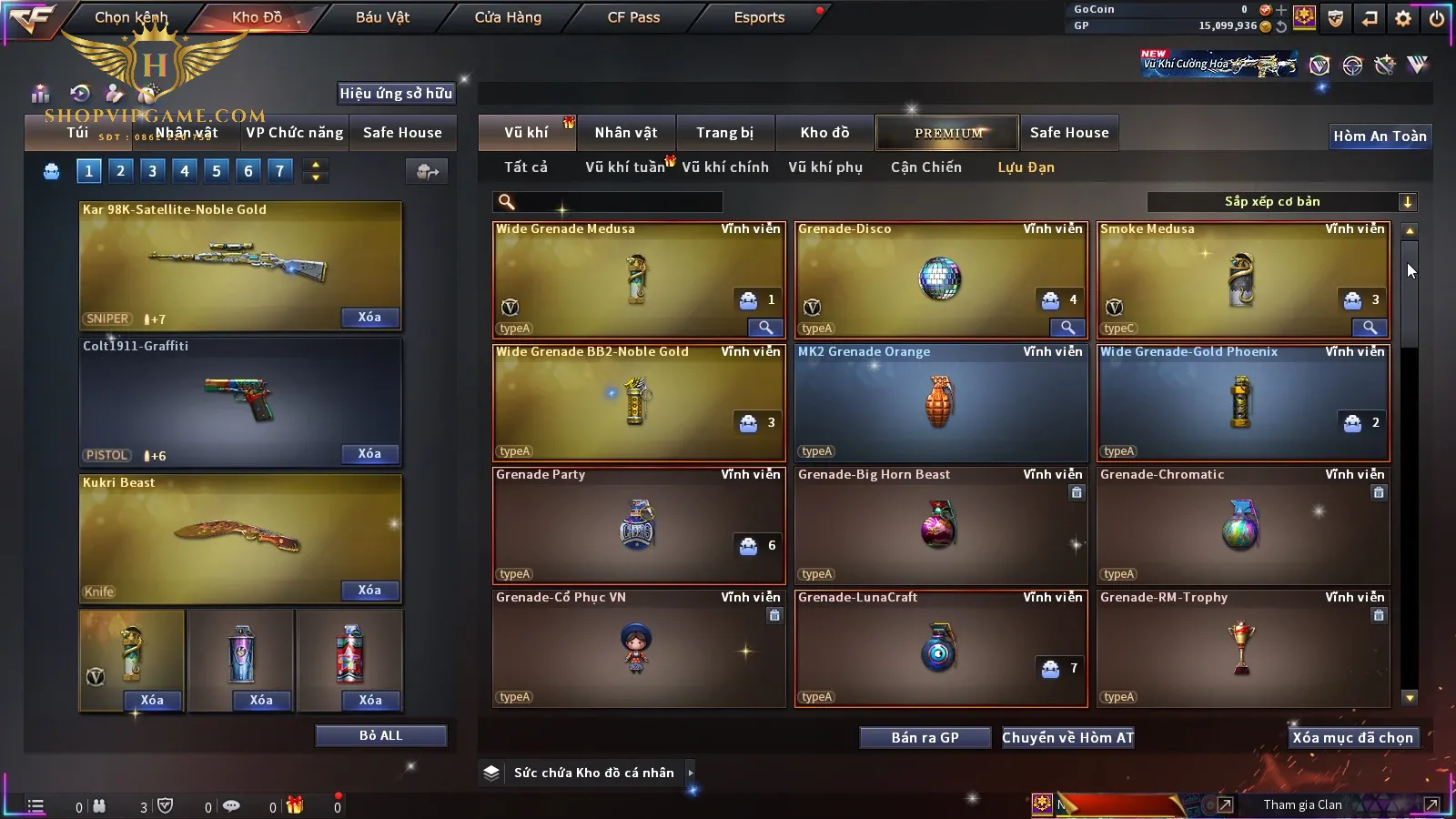Select the Vũ khí chính filter
This screenshot has height=819, width=1456.
click(x=725, y=167)
